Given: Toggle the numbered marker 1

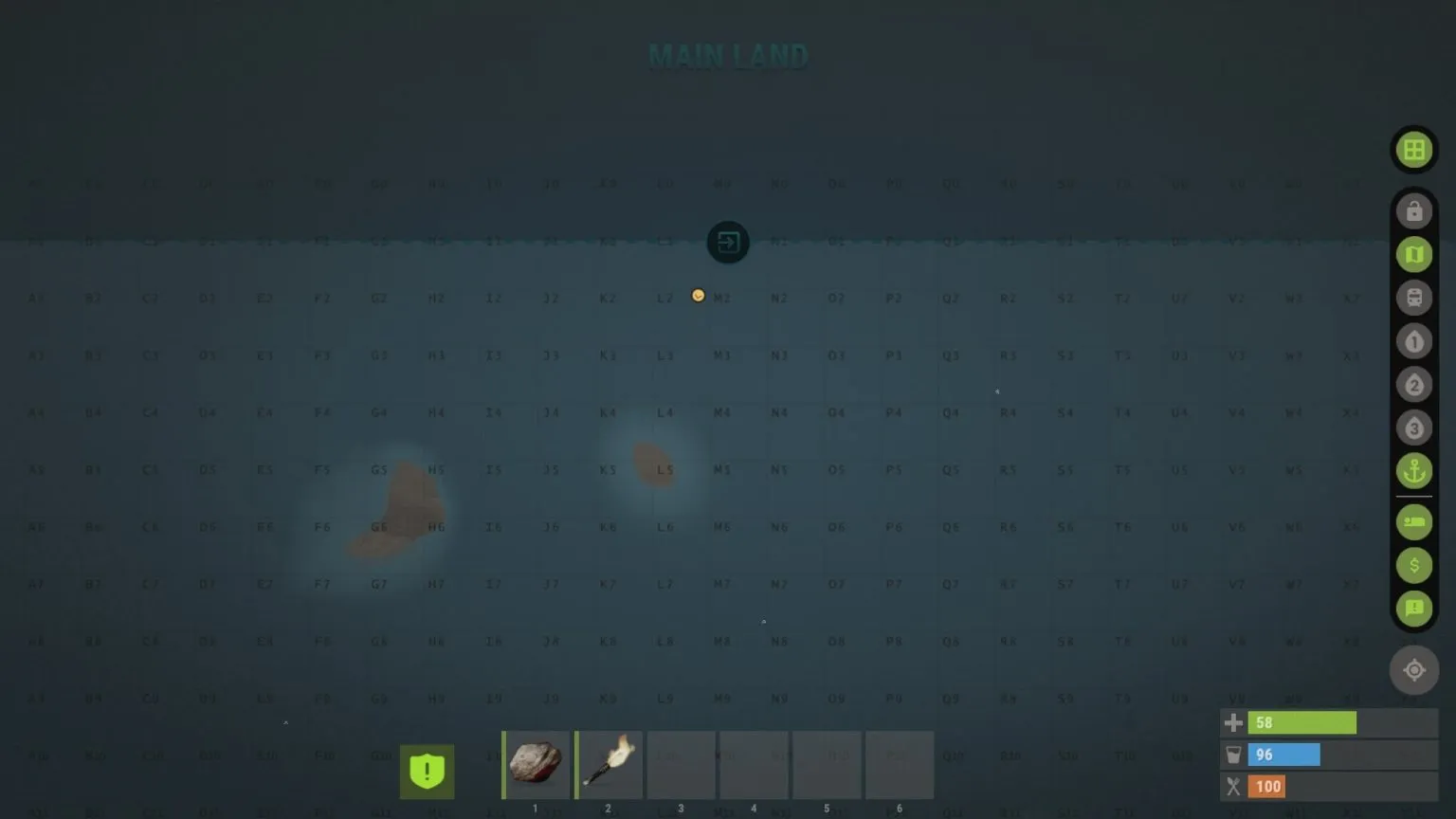Looking at the screenshot, I should click(1413, 341).
